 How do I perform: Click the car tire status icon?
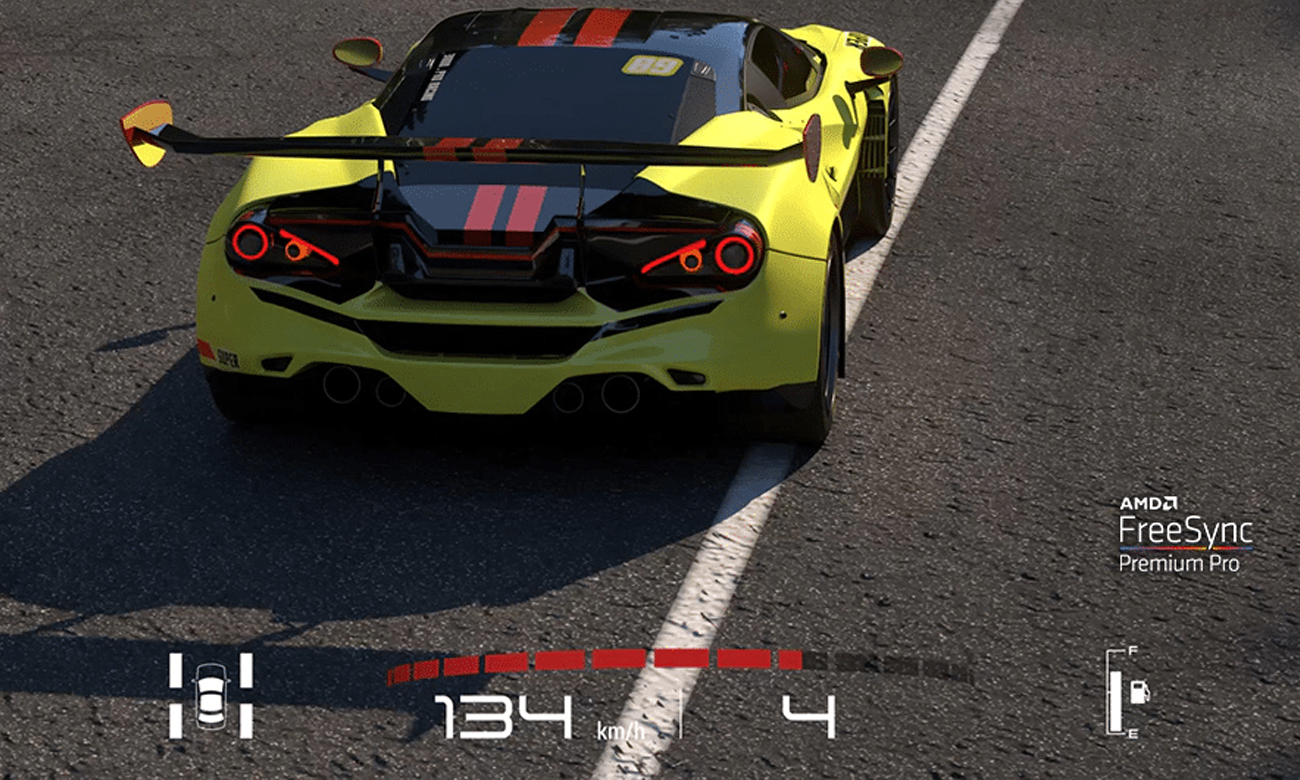[x=211, y=695]
